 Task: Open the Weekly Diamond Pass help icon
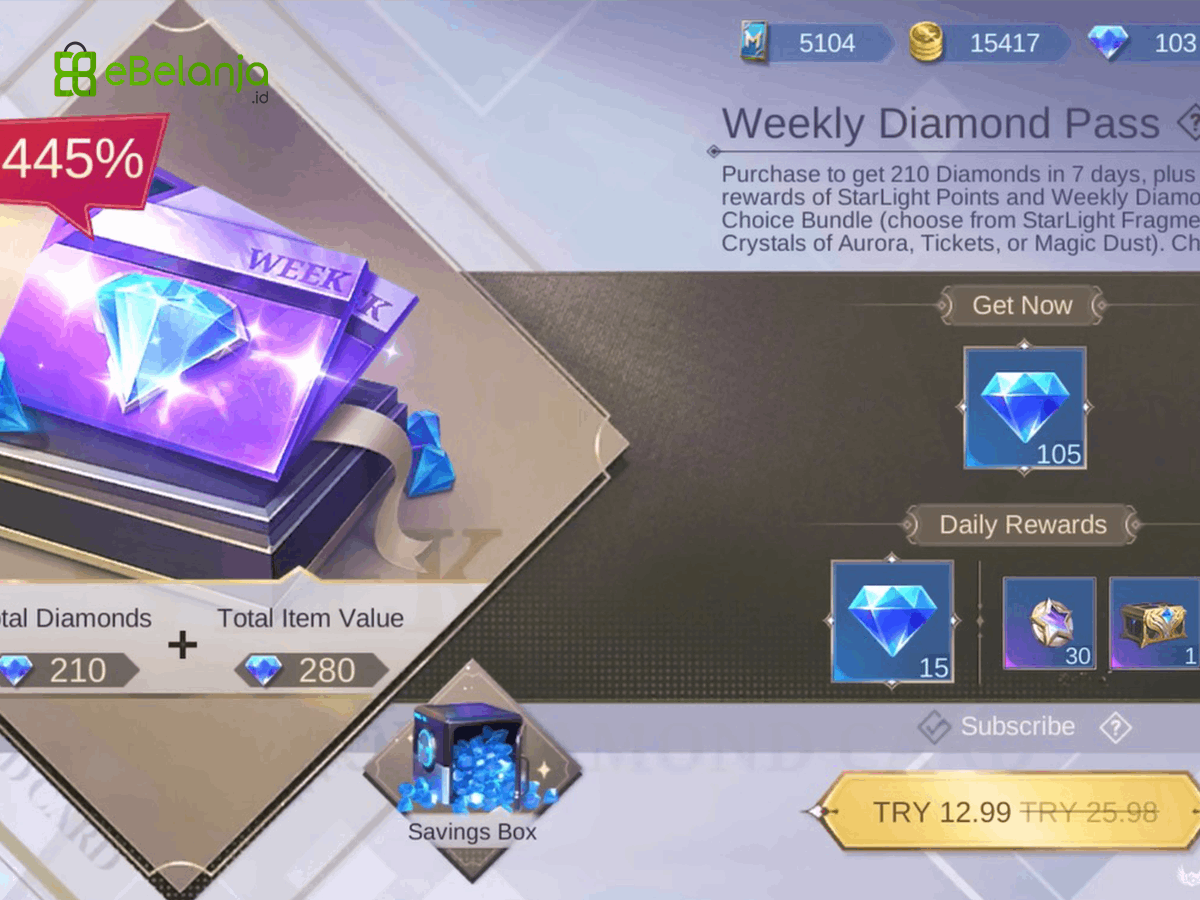(1190, 124)
